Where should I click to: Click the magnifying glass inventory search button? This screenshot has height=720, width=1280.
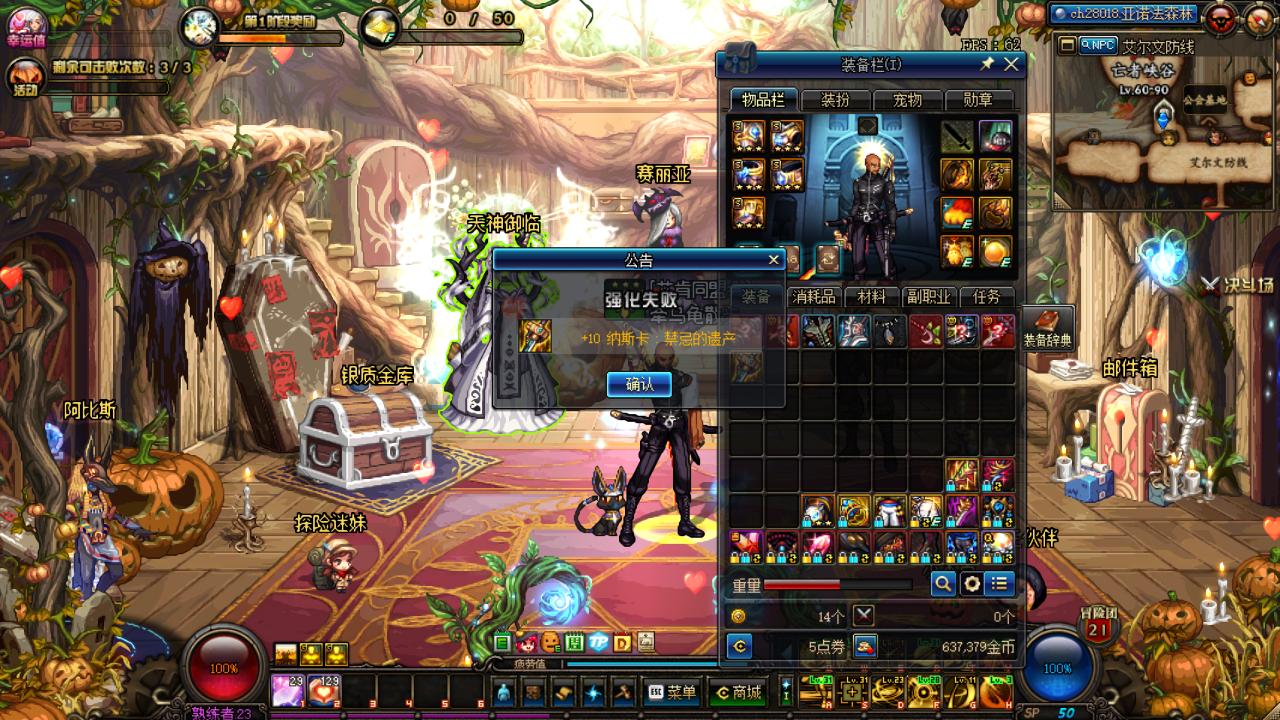click(x=943, y=584)
